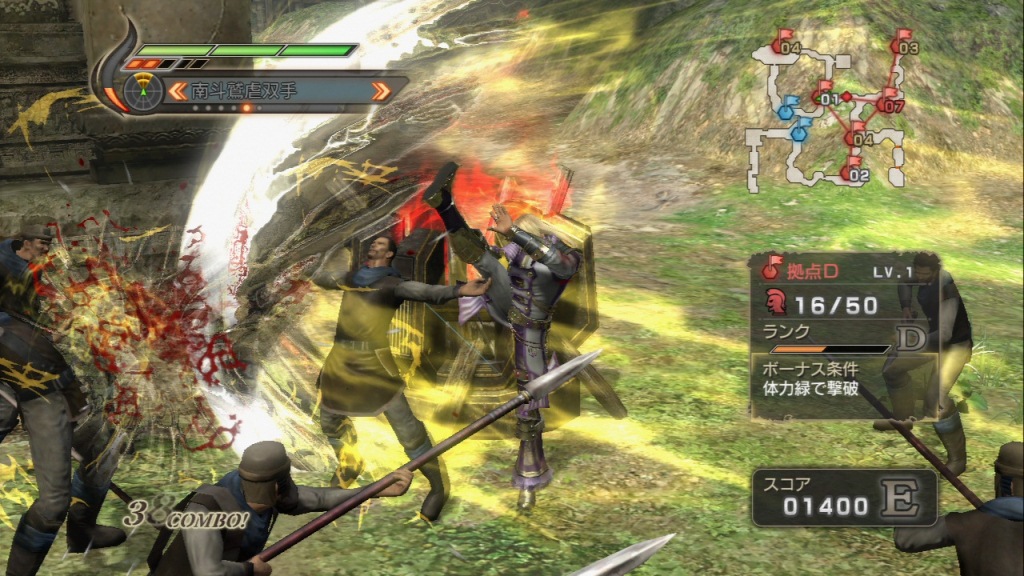
Task: Click the radar compass icon
Action: click(141, 92)
